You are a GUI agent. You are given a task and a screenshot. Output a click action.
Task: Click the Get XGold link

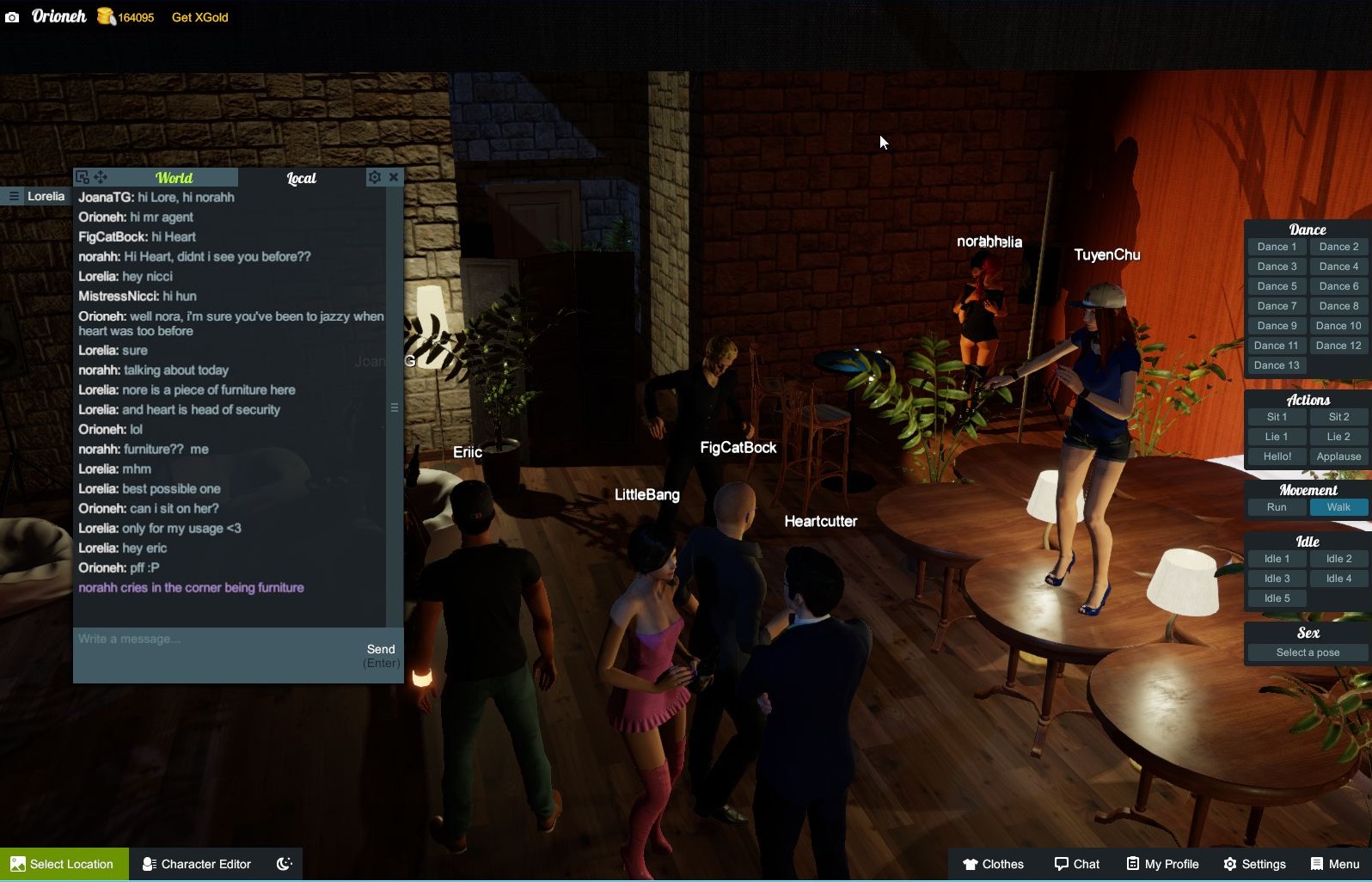tap(199, 16)
